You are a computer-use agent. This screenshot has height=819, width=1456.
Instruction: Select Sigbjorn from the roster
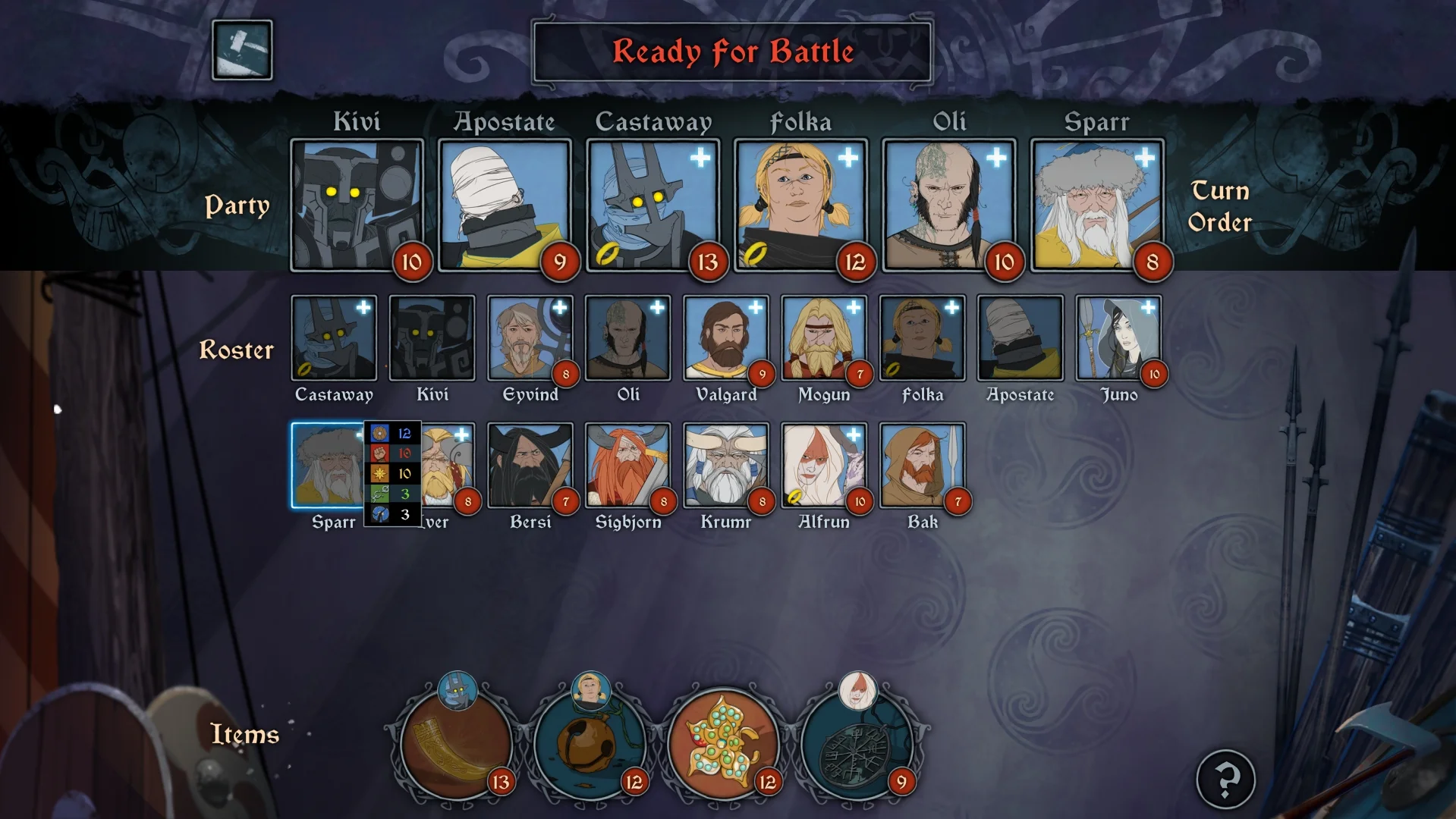point(627,466)
